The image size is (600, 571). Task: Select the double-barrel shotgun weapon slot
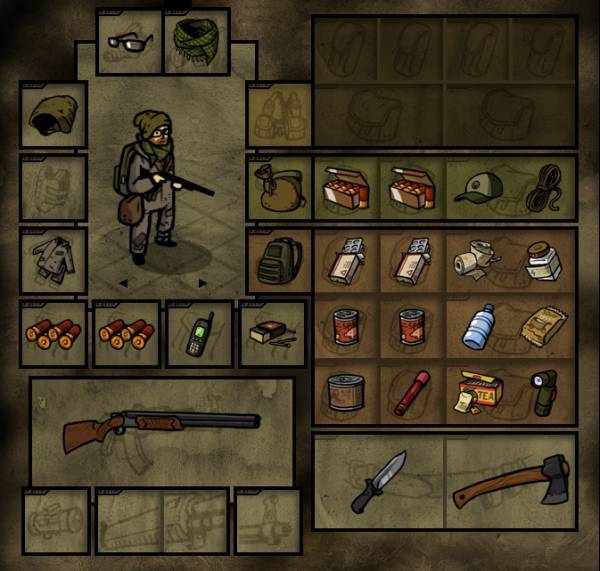pos(160,420)
